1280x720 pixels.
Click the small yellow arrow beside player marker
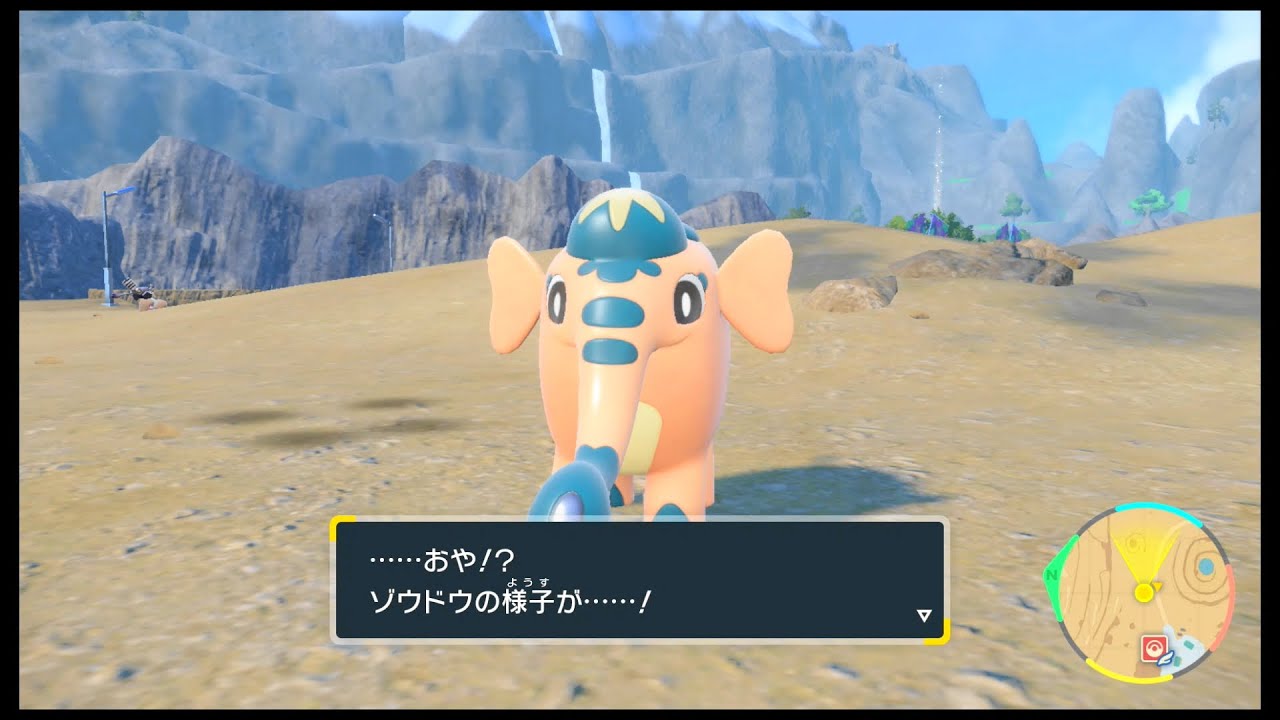tap(1157, 586)
